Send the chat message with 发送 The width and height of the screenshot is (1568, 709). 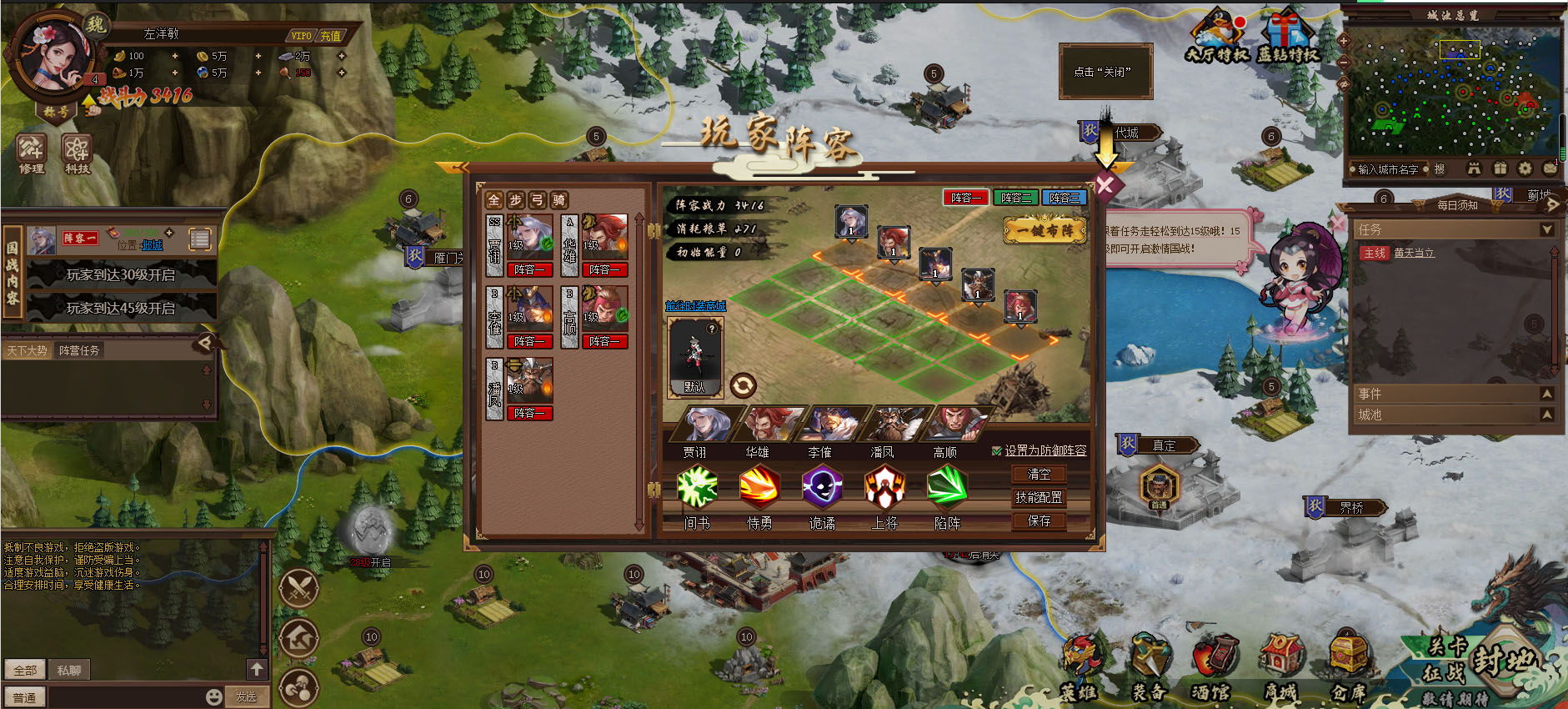click(x=246, y=696)
